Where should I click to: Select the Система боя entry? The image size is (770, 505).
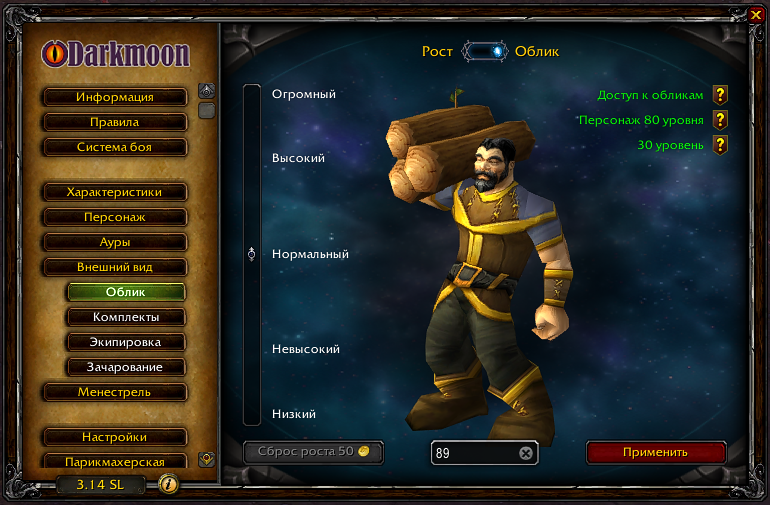115,147
